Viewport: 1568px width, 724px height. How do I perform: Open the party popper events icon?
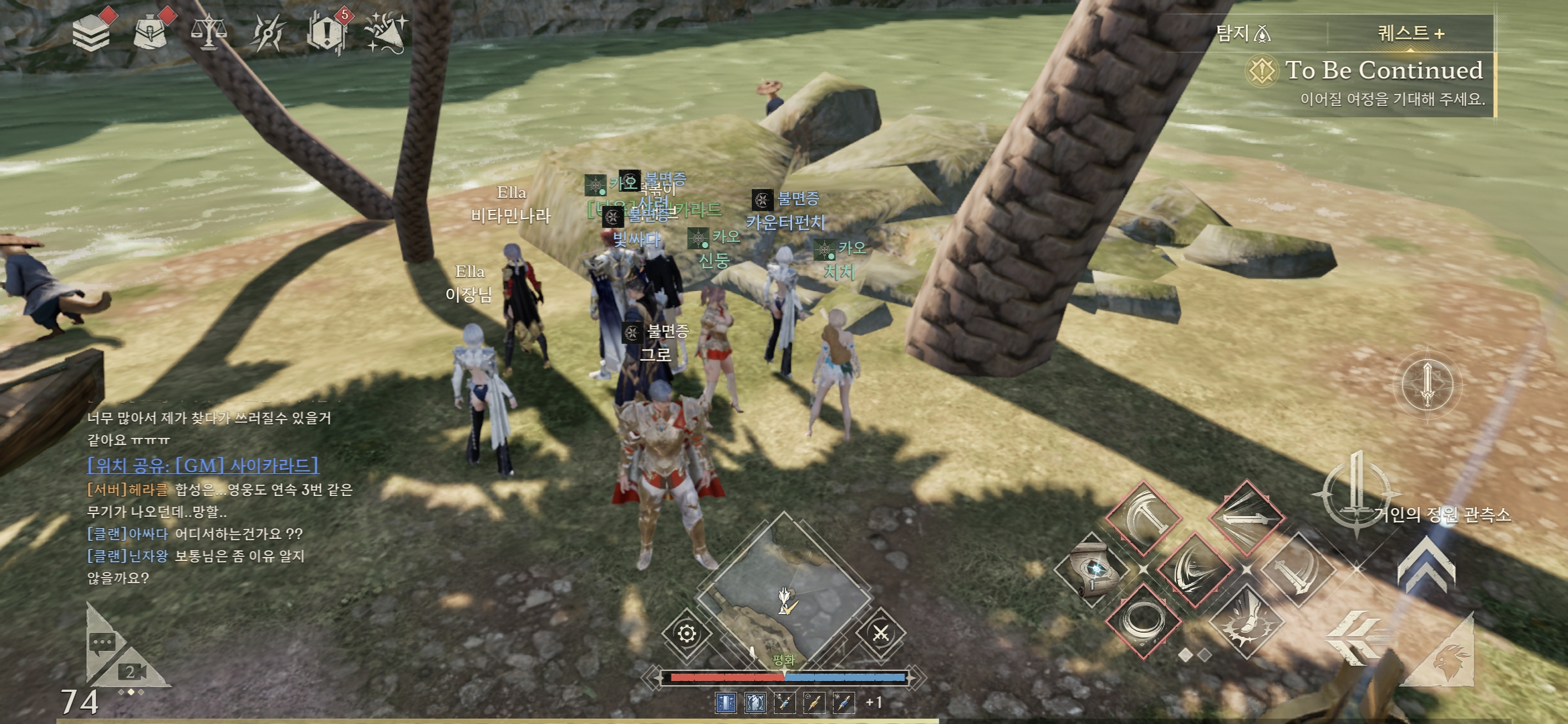point(385,32)
